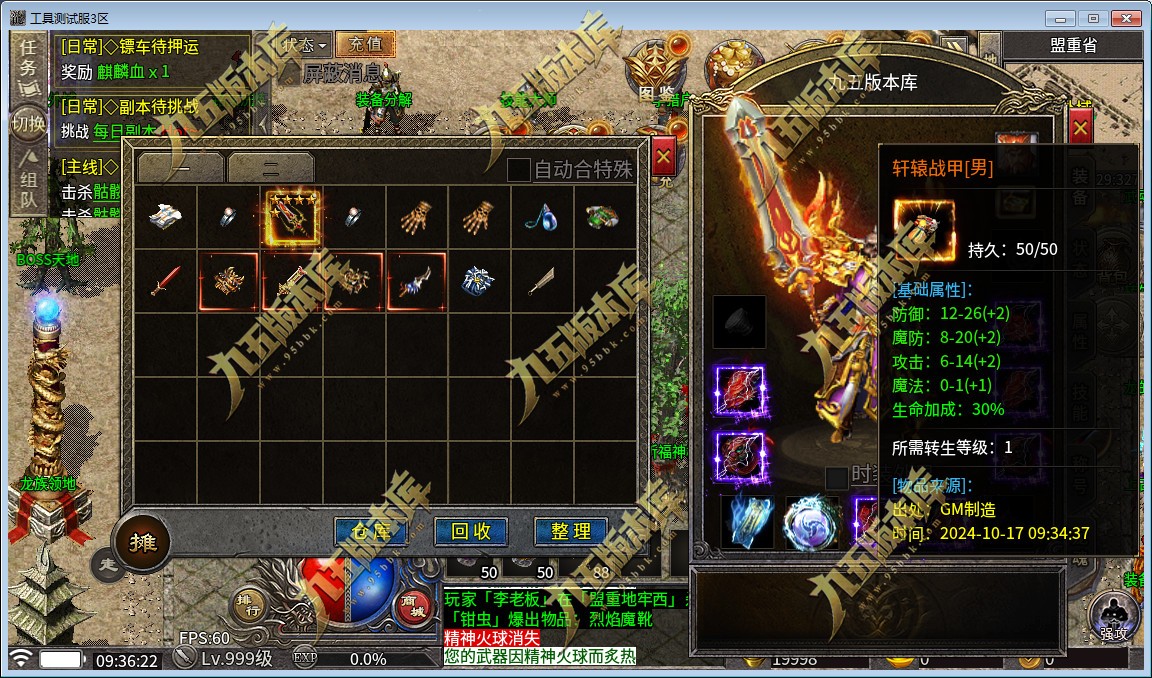Sort the bag with 整理
This screenshot has height=678, width=1152.
[x=571, y=532]
